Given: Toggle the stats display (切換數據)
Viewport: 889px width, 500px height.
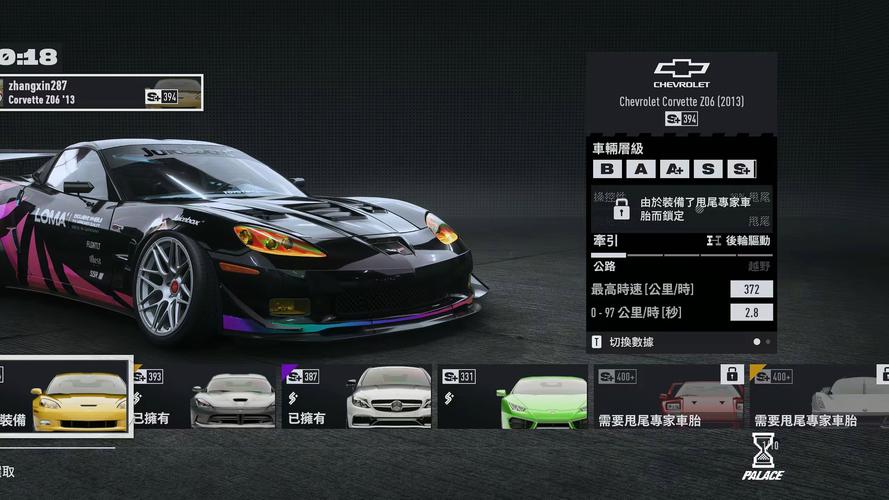Looking at the screenshot, I should tap(622, 342).
